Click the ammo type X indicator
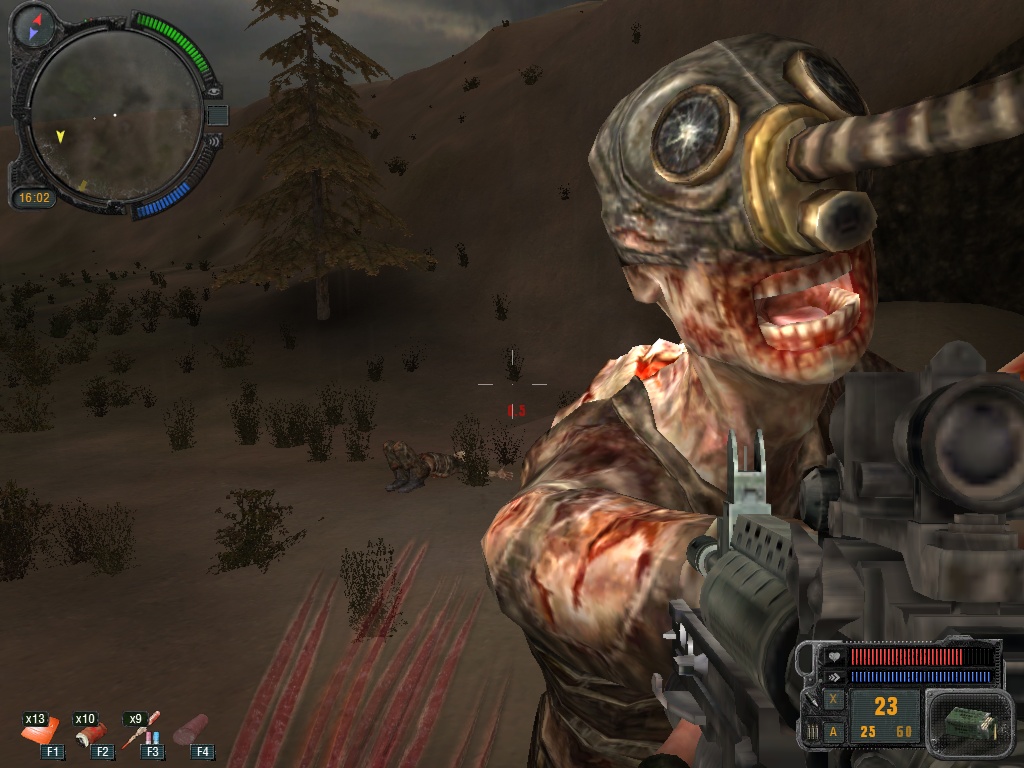The width and height of the screenshot is (1024, 768). click(x=834, y=701)
